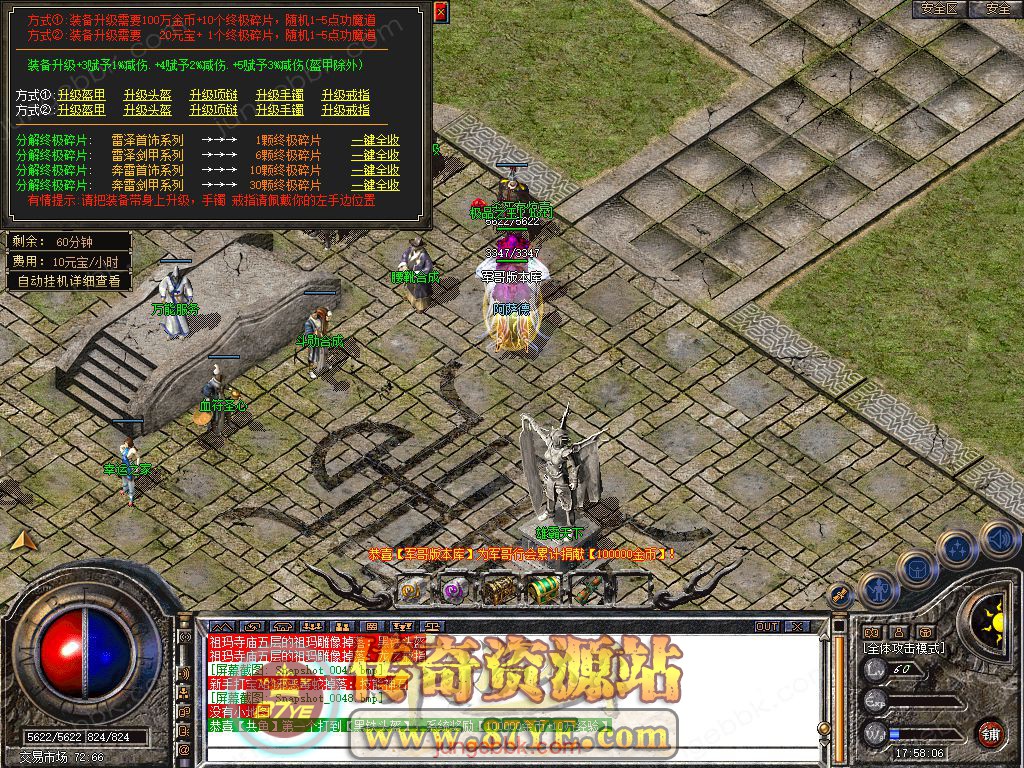Select 升级项链 in the 方式① row
Screen dimensions: 1024x768
coord(213,95)
